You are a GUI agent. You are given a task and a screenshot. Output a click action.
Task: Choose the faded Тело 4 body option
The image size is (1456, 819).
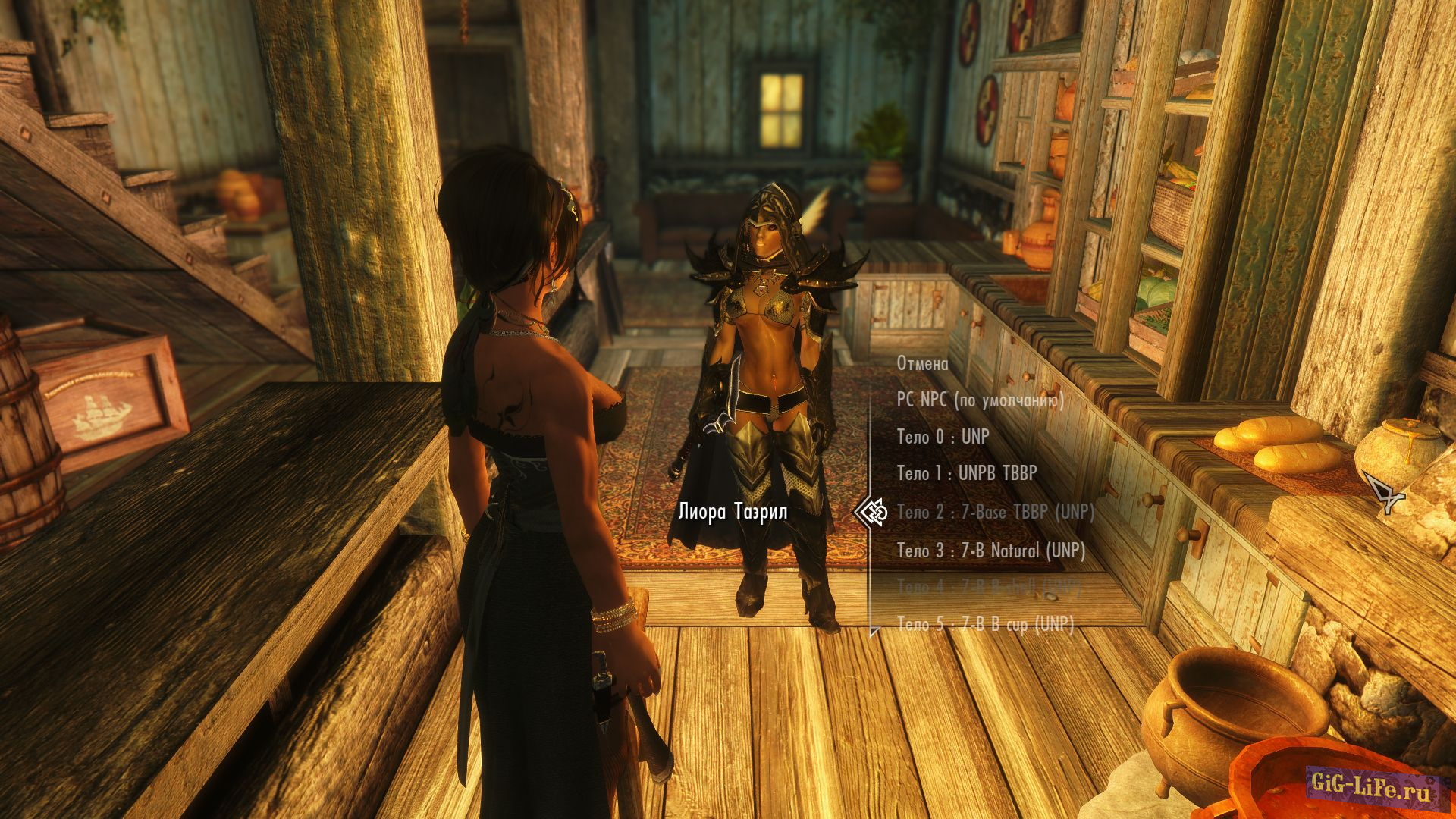[987, 587]
